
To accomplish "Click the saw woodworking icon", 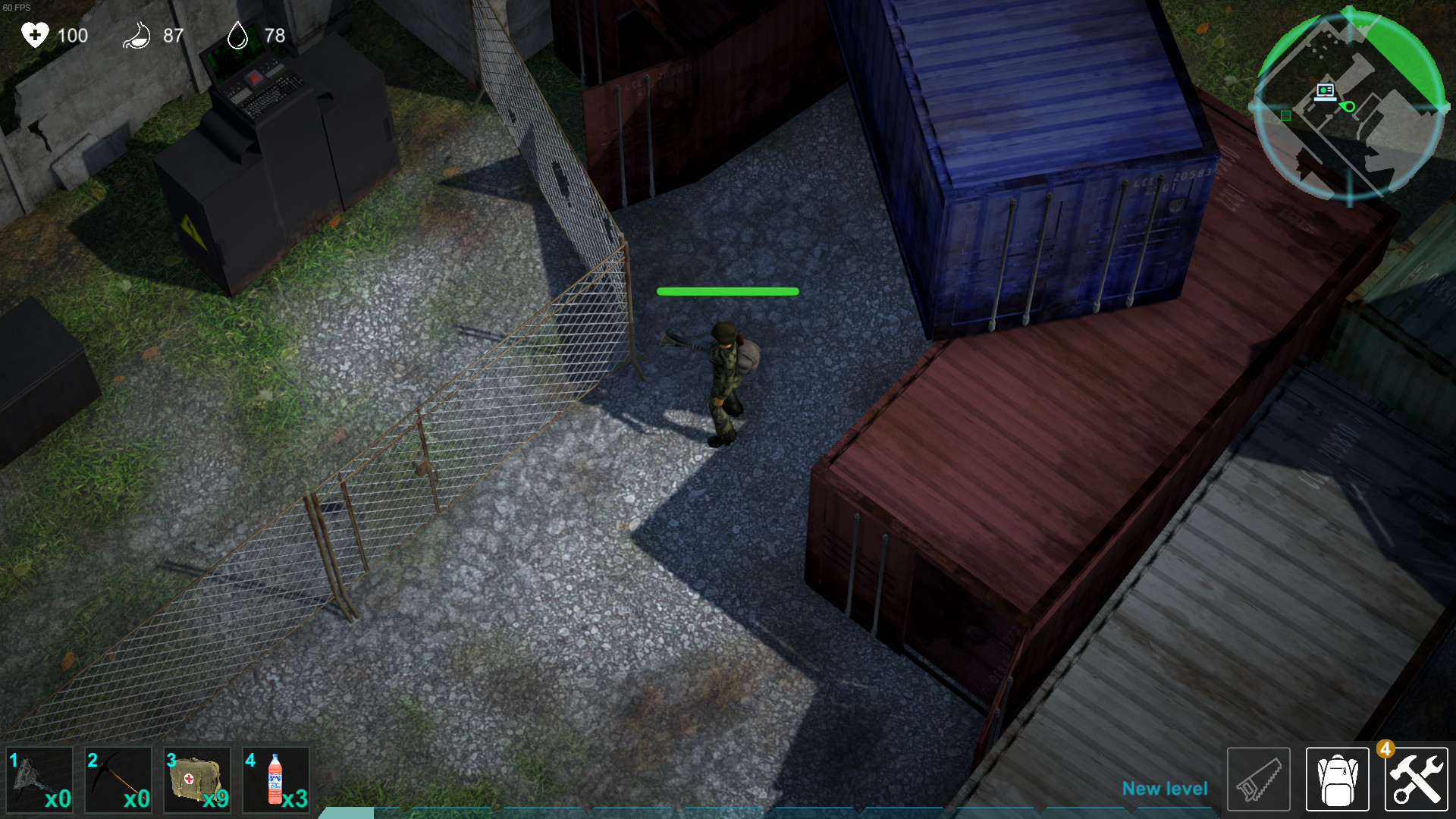I will (1258, 779).
